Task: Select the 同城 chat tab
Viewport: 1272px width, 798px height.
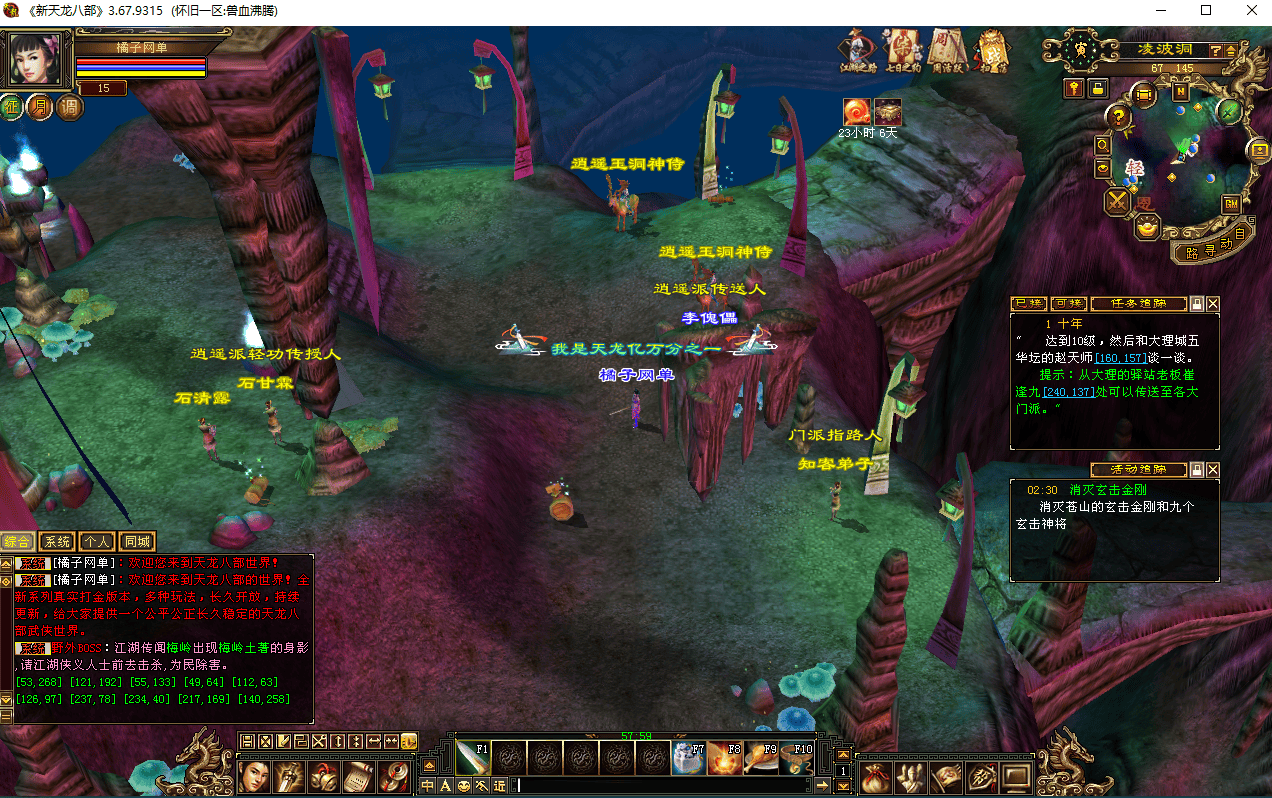Action: [x=137, y=542]
